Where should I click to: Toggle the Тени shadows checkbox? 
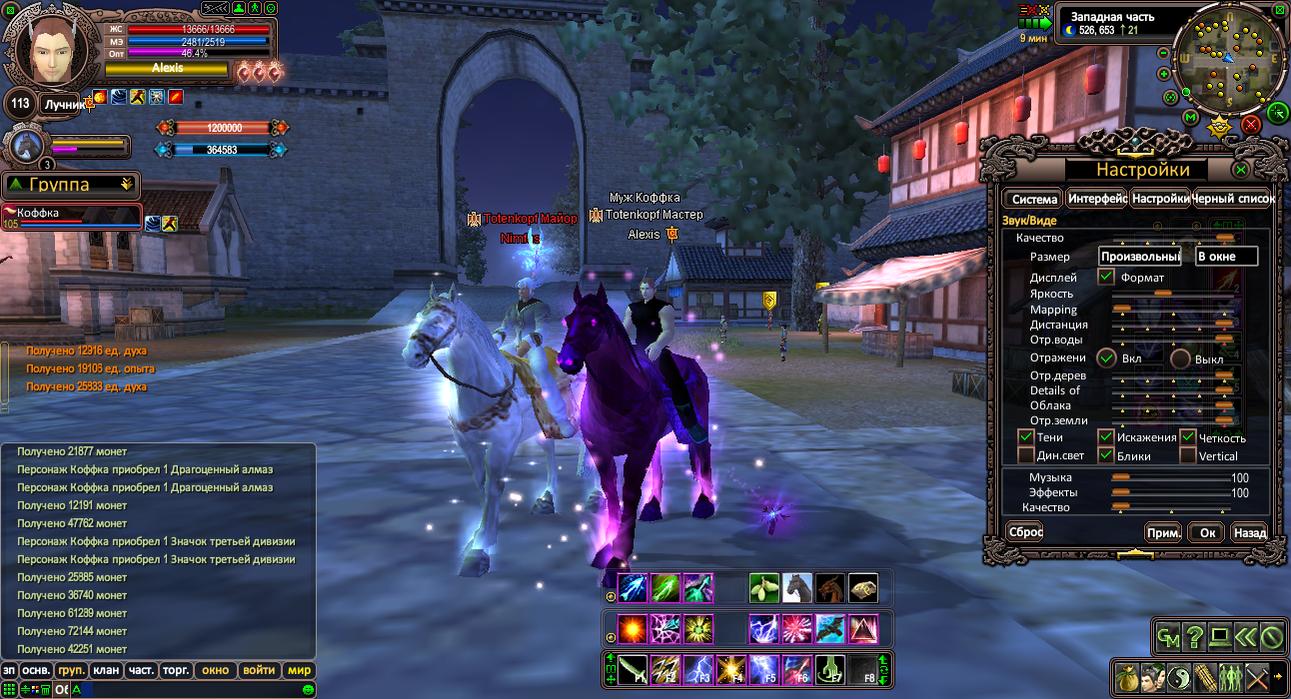click(x=1025, y=437)
